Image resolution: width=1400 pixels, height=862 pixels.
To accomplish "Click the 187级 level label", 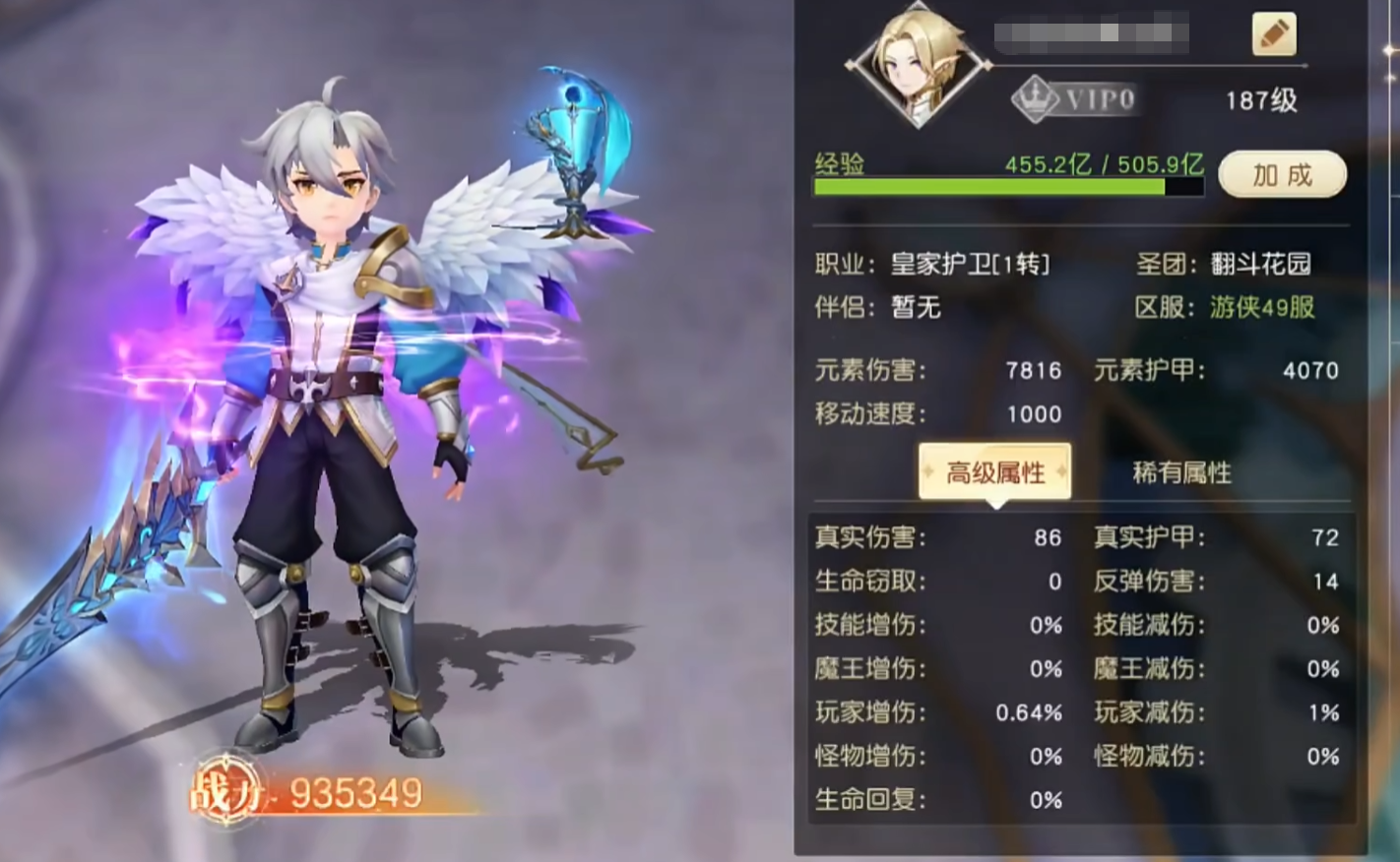I will (1260, 99).
